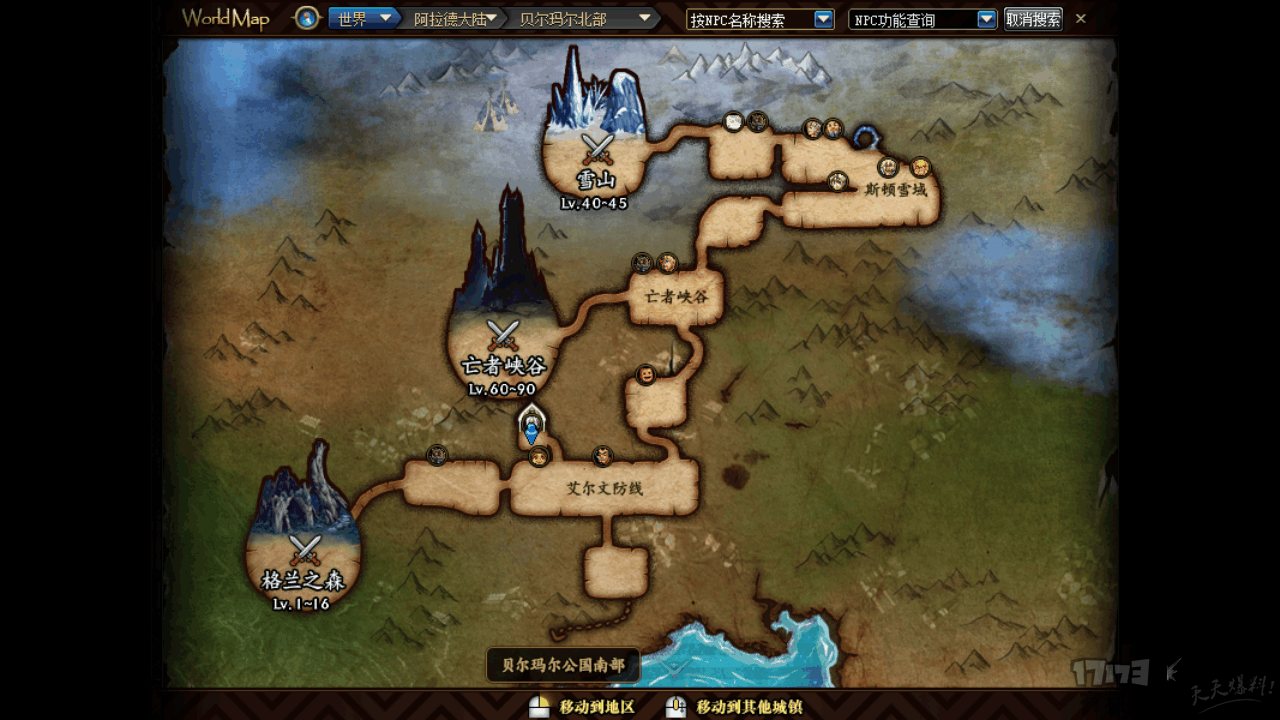Click the orange smiling face NPC marker

point(646,375)
